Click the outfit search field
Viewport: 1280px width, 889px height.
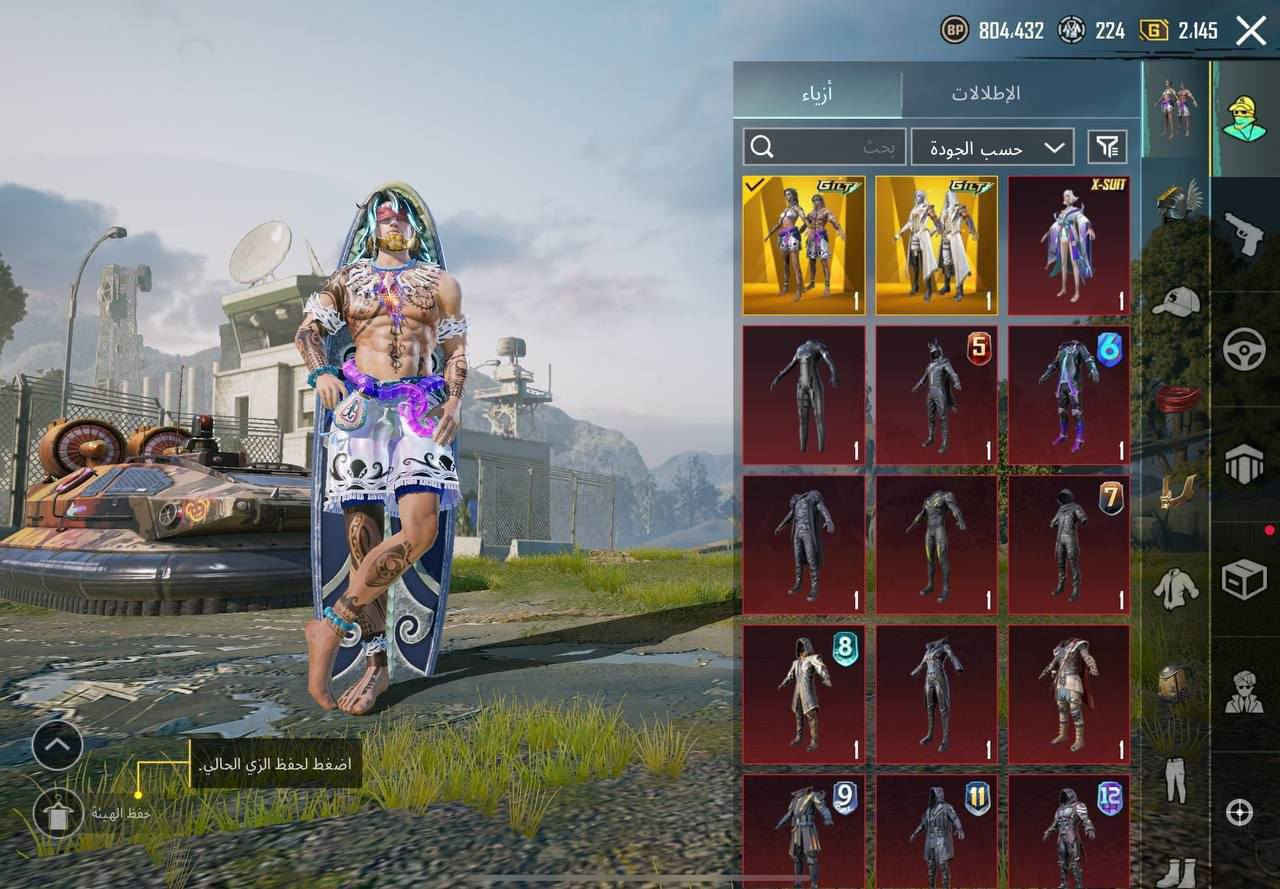824,147
